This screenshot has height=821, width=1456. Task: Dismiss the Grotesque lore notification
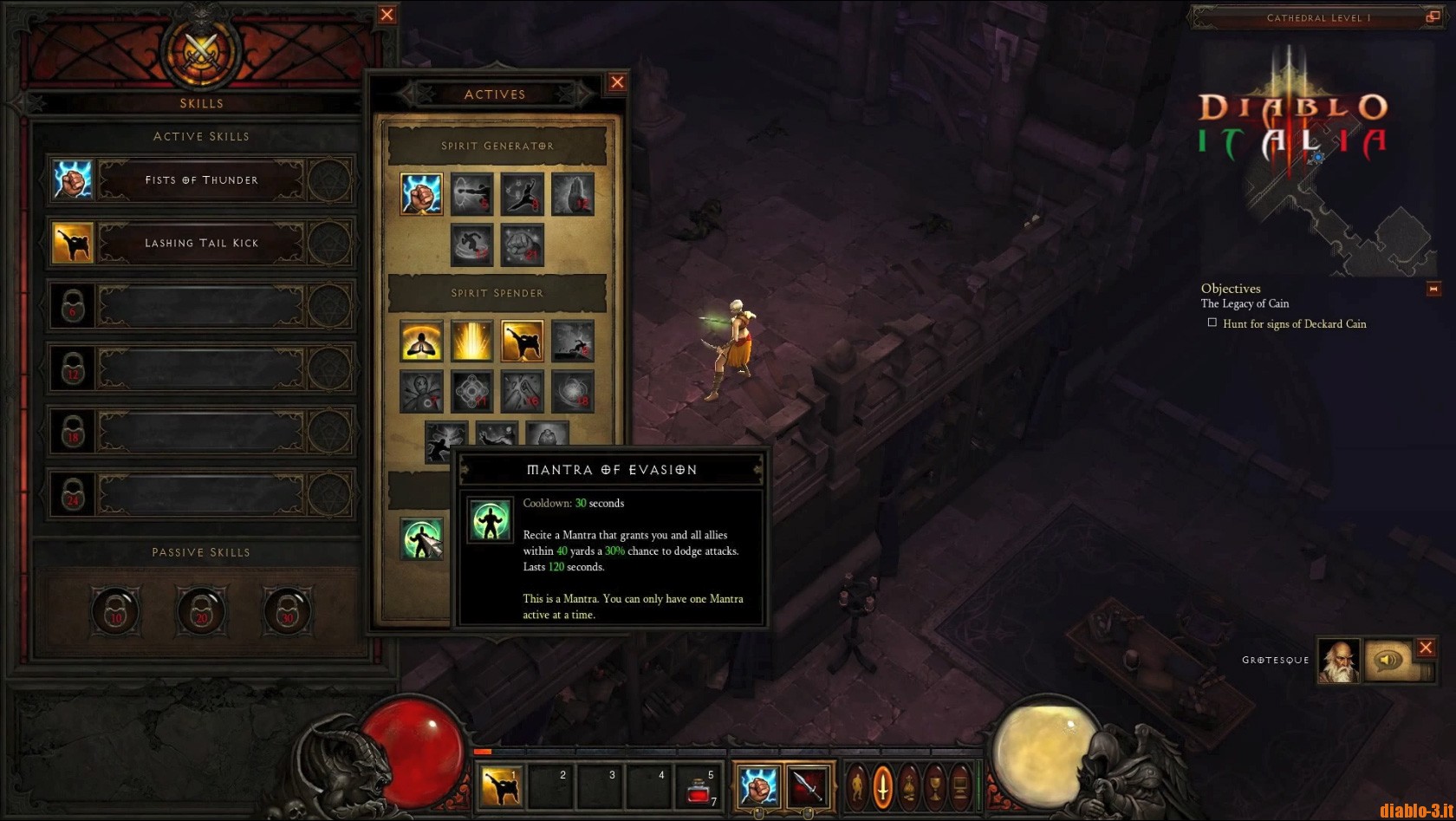tap(1426, 648)
